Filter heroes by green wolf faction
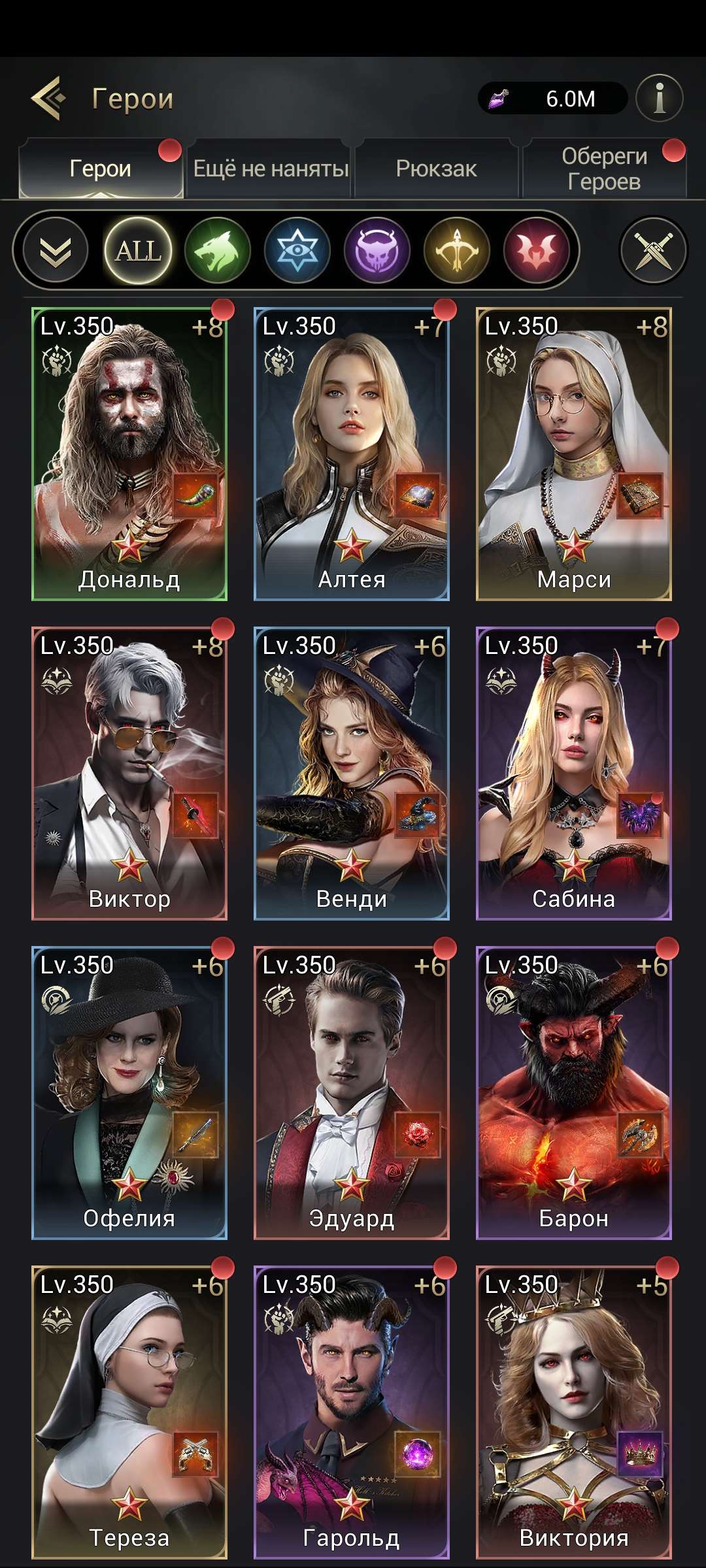Viewport: 706px width, 1568px height. tap(218, 250)
